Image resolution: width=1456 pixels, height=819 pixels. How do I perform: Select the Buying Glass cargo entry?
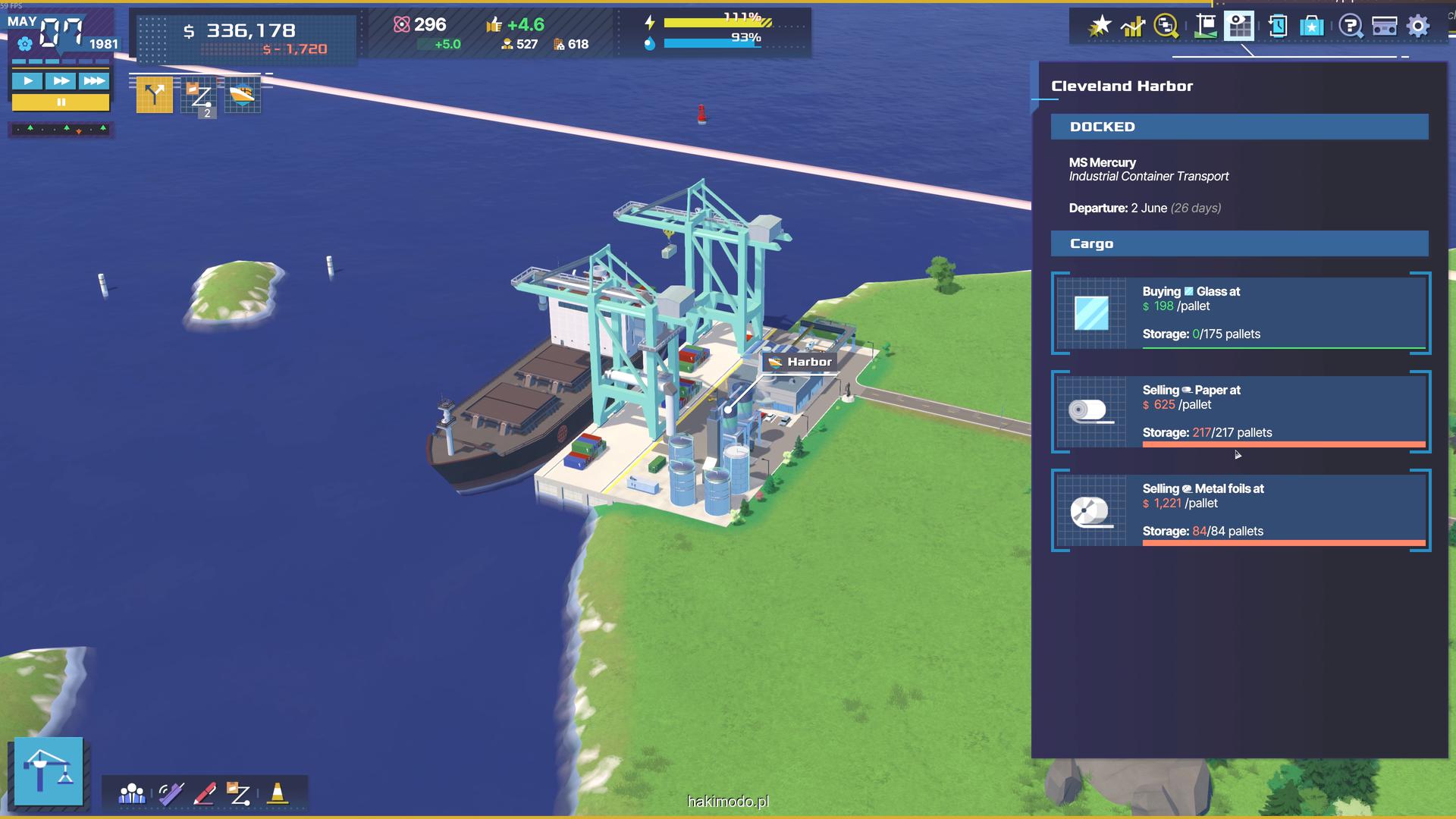(x=1241, y=313)
